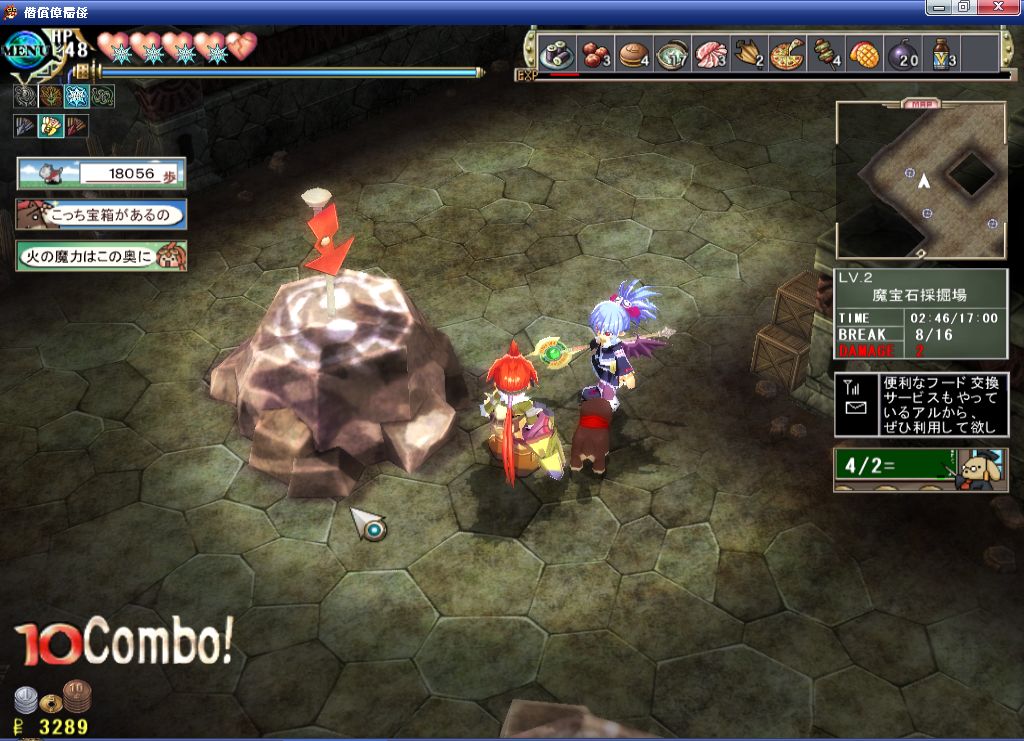
Task: Select the orange fire leaf magic icon
Action: pyautogui.click(x=51, y=96)
